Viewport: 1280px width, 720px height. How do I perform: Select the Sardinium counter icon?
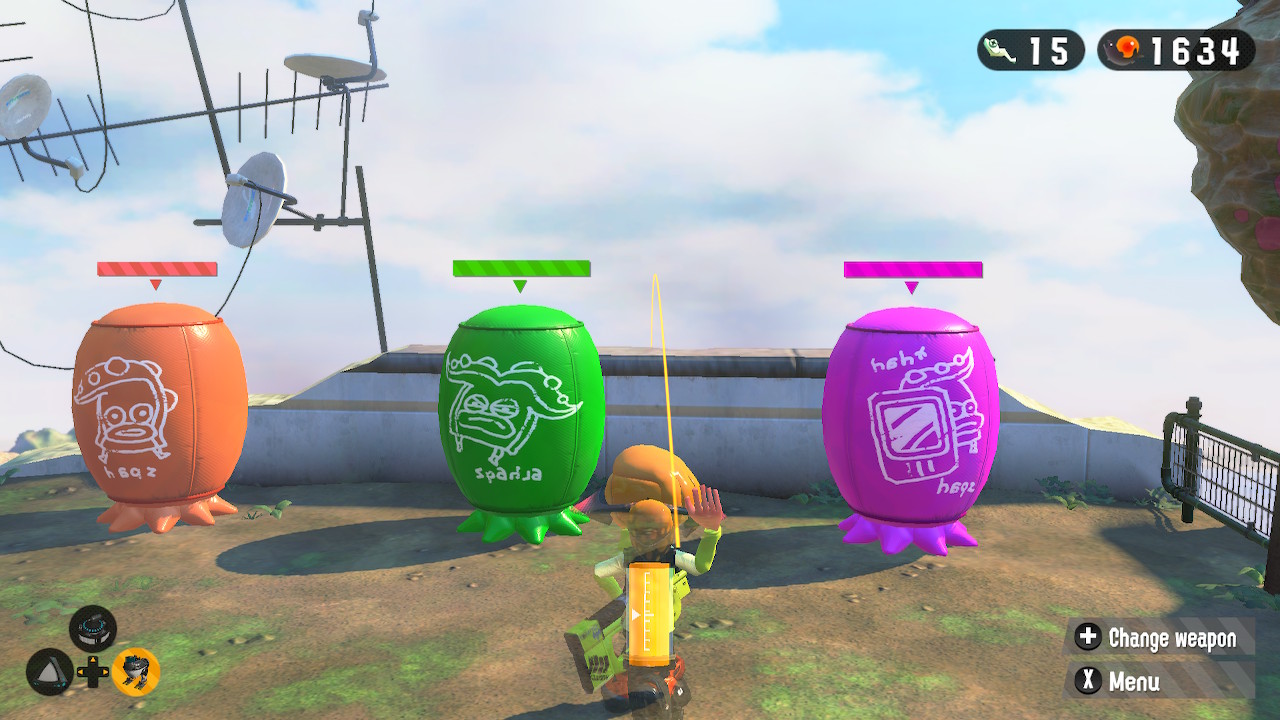[x=1000, y=48]
